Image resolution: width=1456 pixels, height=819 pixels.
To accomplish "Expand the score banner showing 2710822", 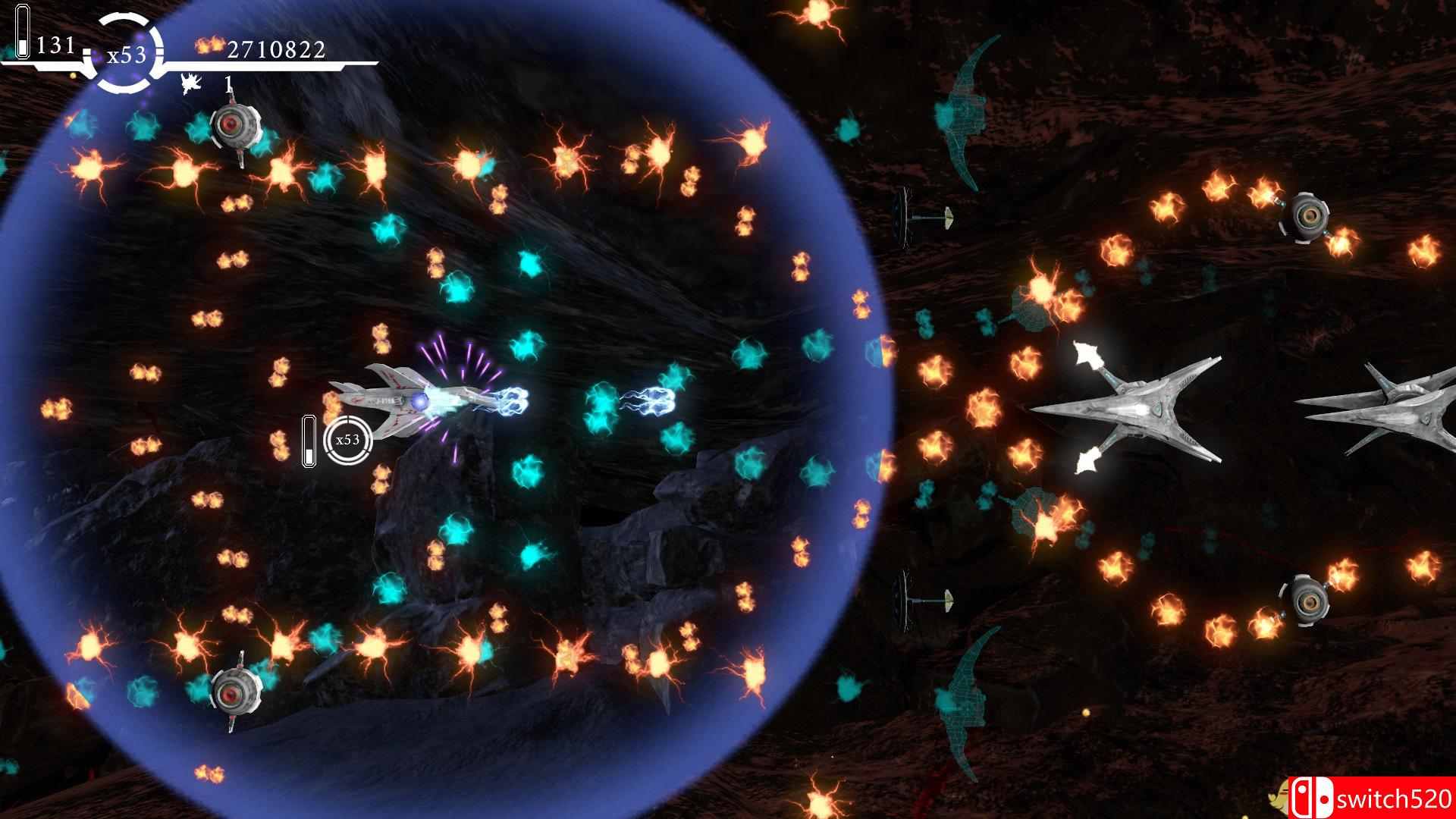I will [277, 51].
